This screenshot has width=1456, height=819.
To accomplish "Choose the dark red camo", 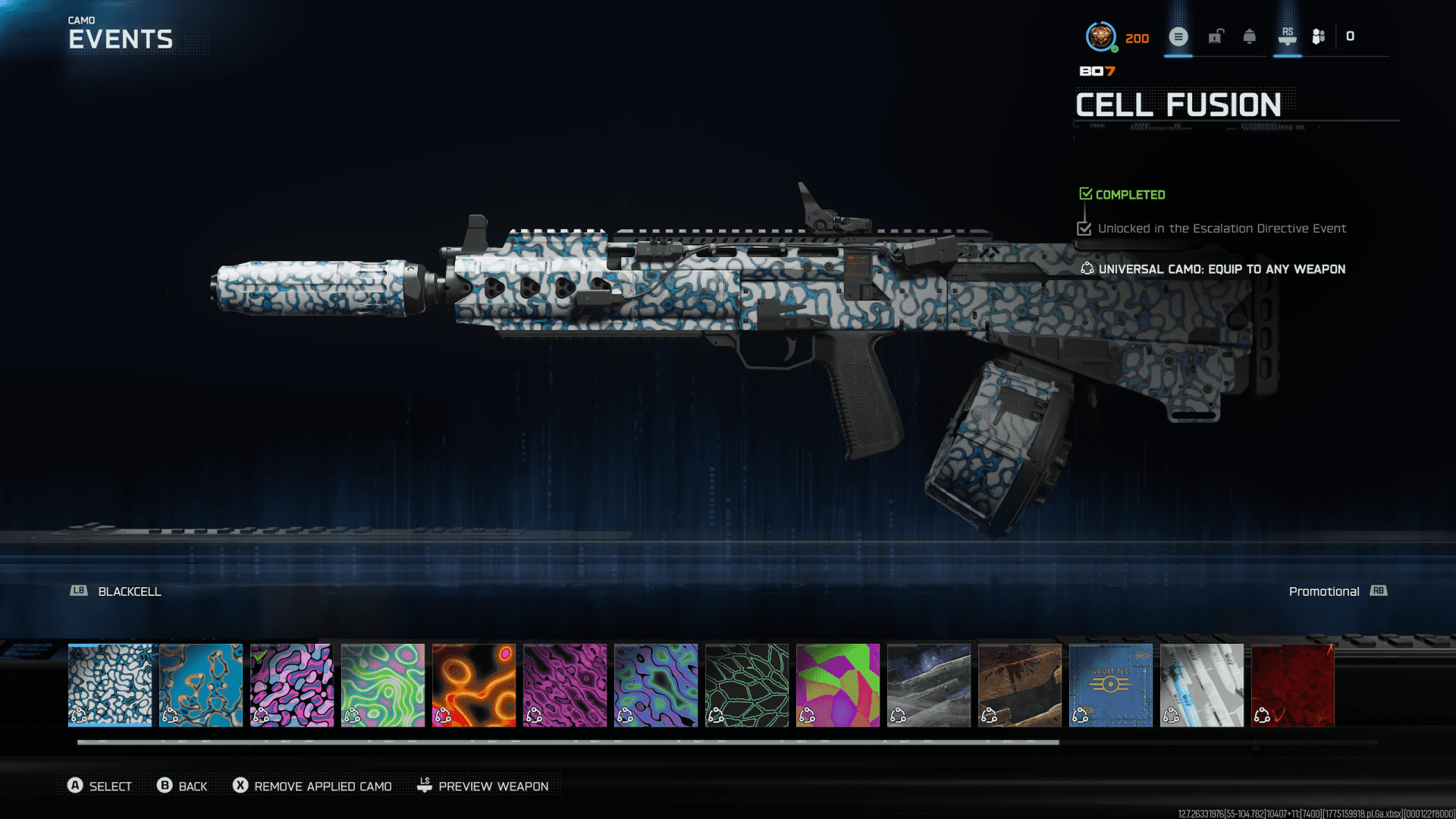I will [x=1293, y=685].
